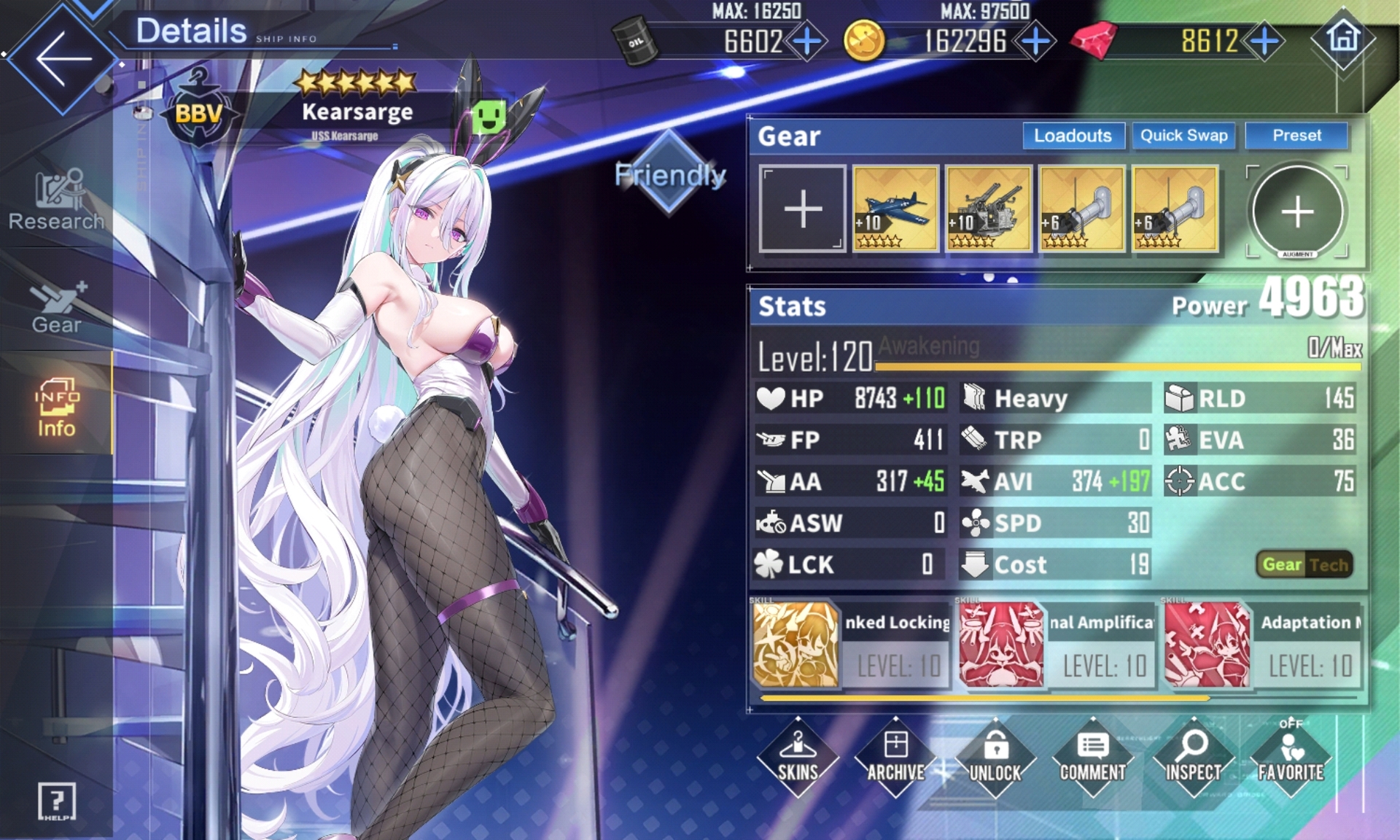
Task: Open the Loadouts menu
Action: [x=1073, y=136]
